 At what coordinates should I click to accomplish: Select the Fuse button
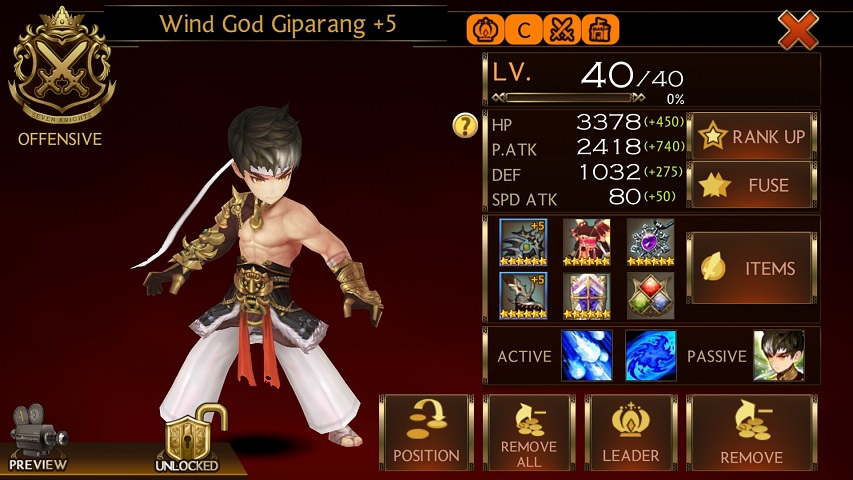coord(752,185)
